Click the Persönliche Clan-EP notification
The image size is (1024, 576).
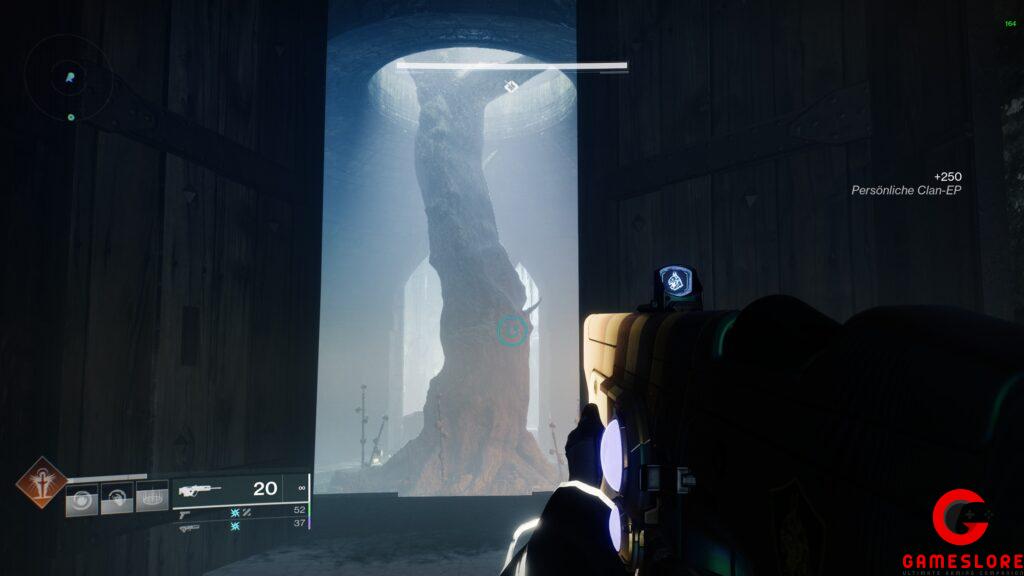[905, 183]
